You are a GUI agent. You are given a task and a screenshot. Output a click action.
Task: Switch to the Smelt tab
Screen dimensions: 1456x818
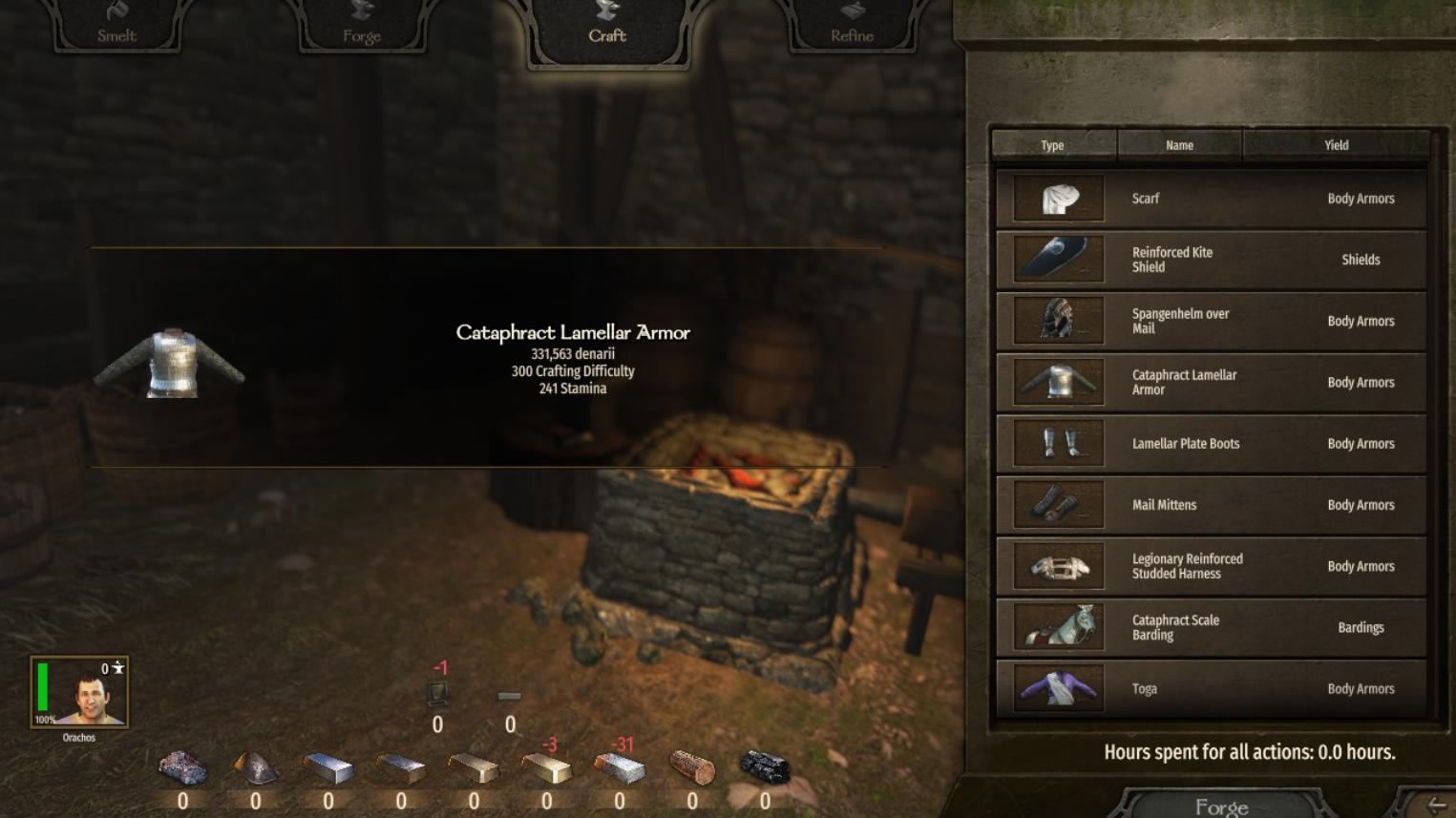click(116, 26)
